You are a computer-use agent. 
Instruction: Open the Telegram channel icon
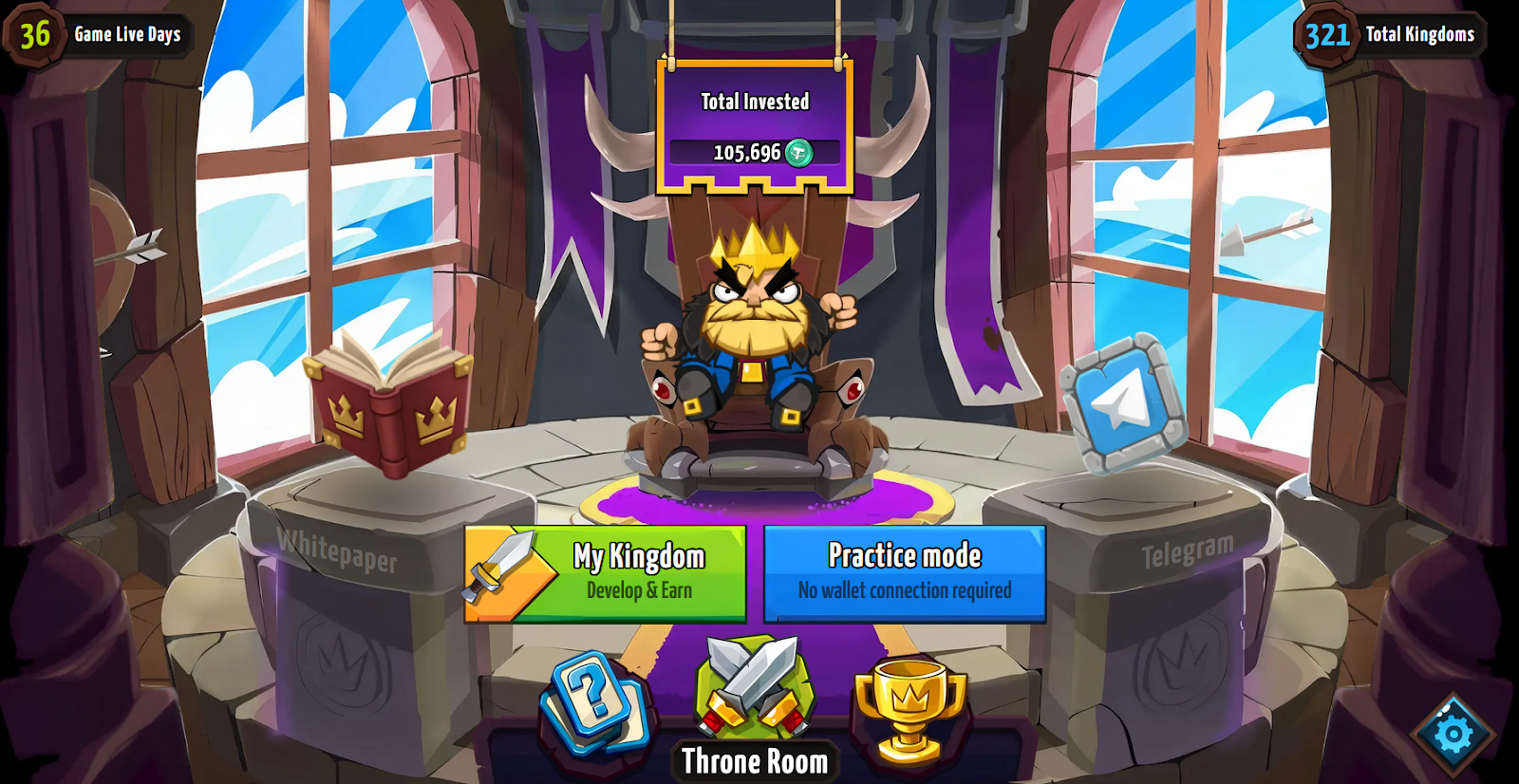1123,399
